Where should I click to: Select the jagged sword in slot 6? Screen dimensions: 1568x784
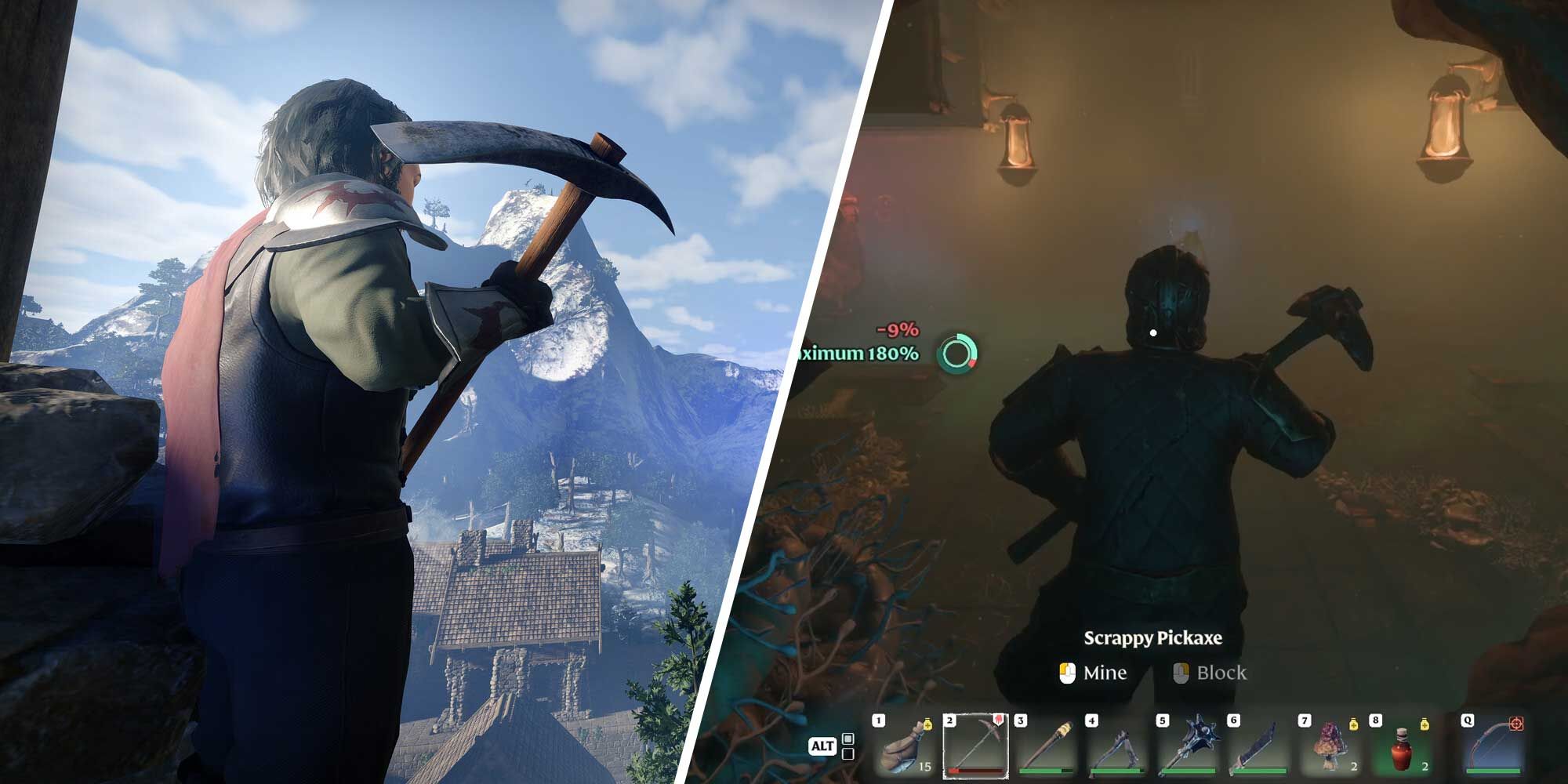coord(1258,746)
